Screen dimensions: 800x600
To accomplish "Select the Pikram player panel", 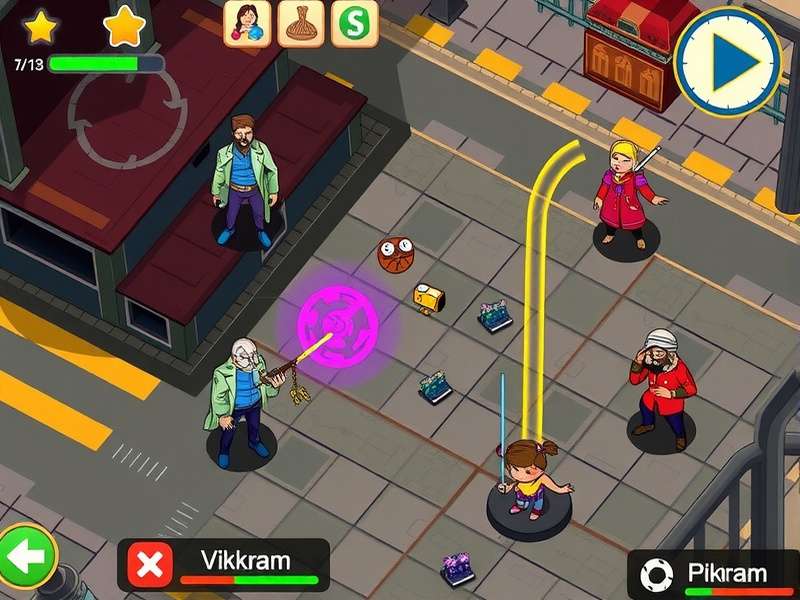I will [x=727, y=574].
